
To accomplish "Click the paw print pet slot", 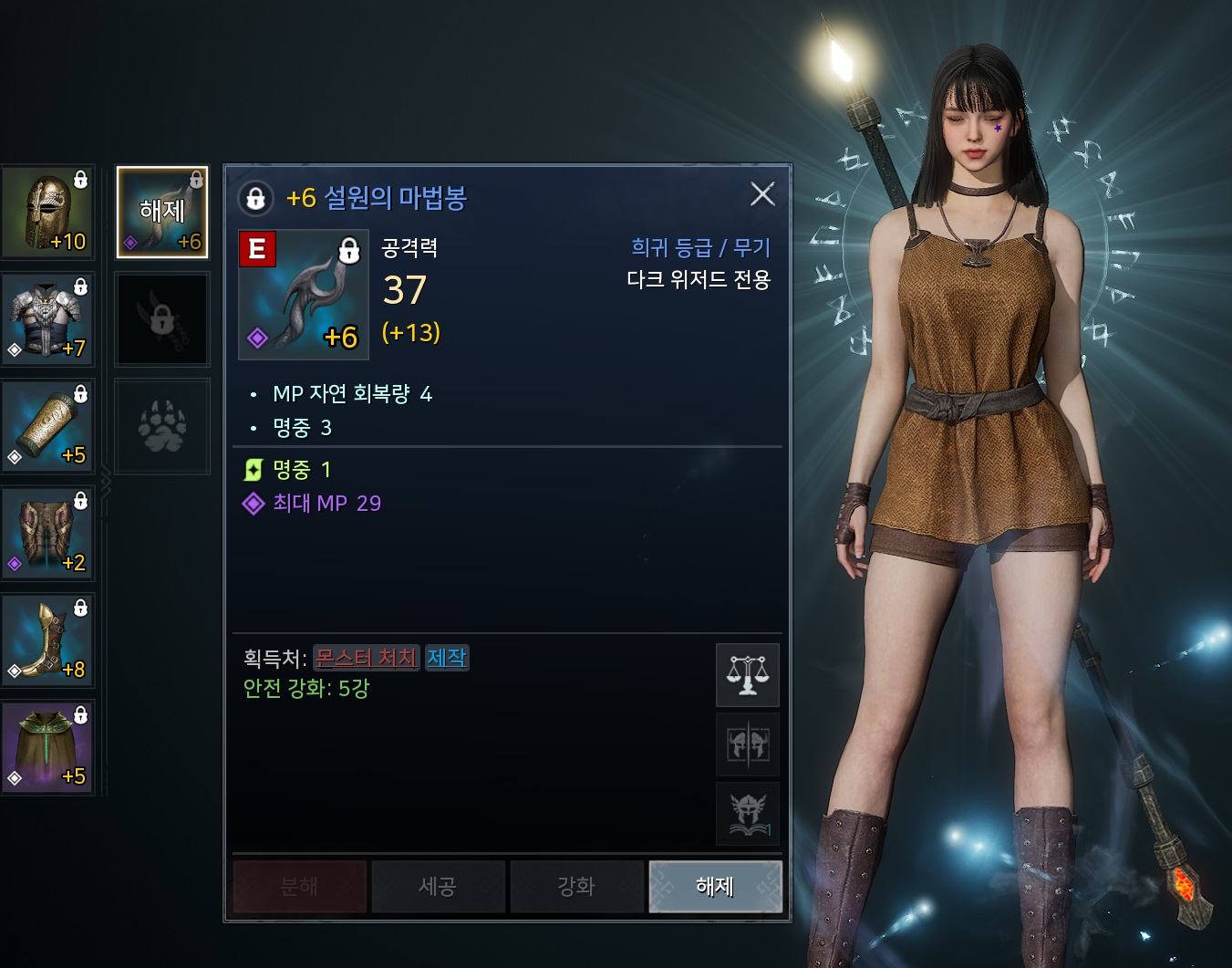I will pyautogui.click(x=162, y=426).
